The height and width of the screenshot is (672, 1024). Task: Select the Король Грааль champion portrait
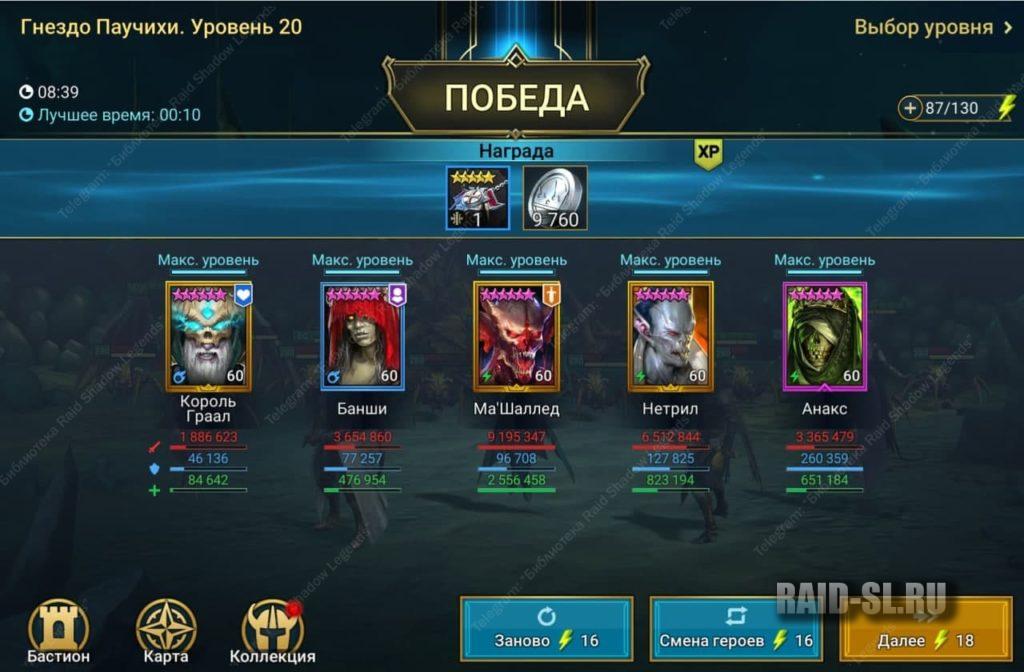[208, 336]
